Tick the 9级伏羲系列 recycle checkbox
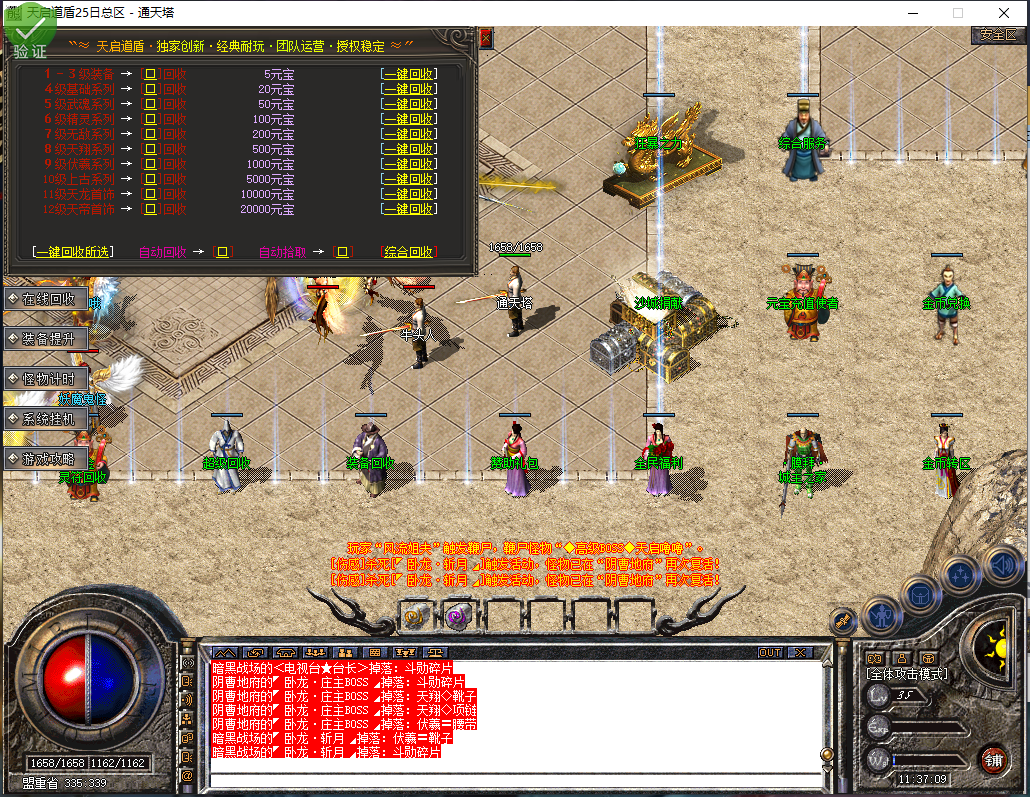The image size is (1030, 797). 151,164
